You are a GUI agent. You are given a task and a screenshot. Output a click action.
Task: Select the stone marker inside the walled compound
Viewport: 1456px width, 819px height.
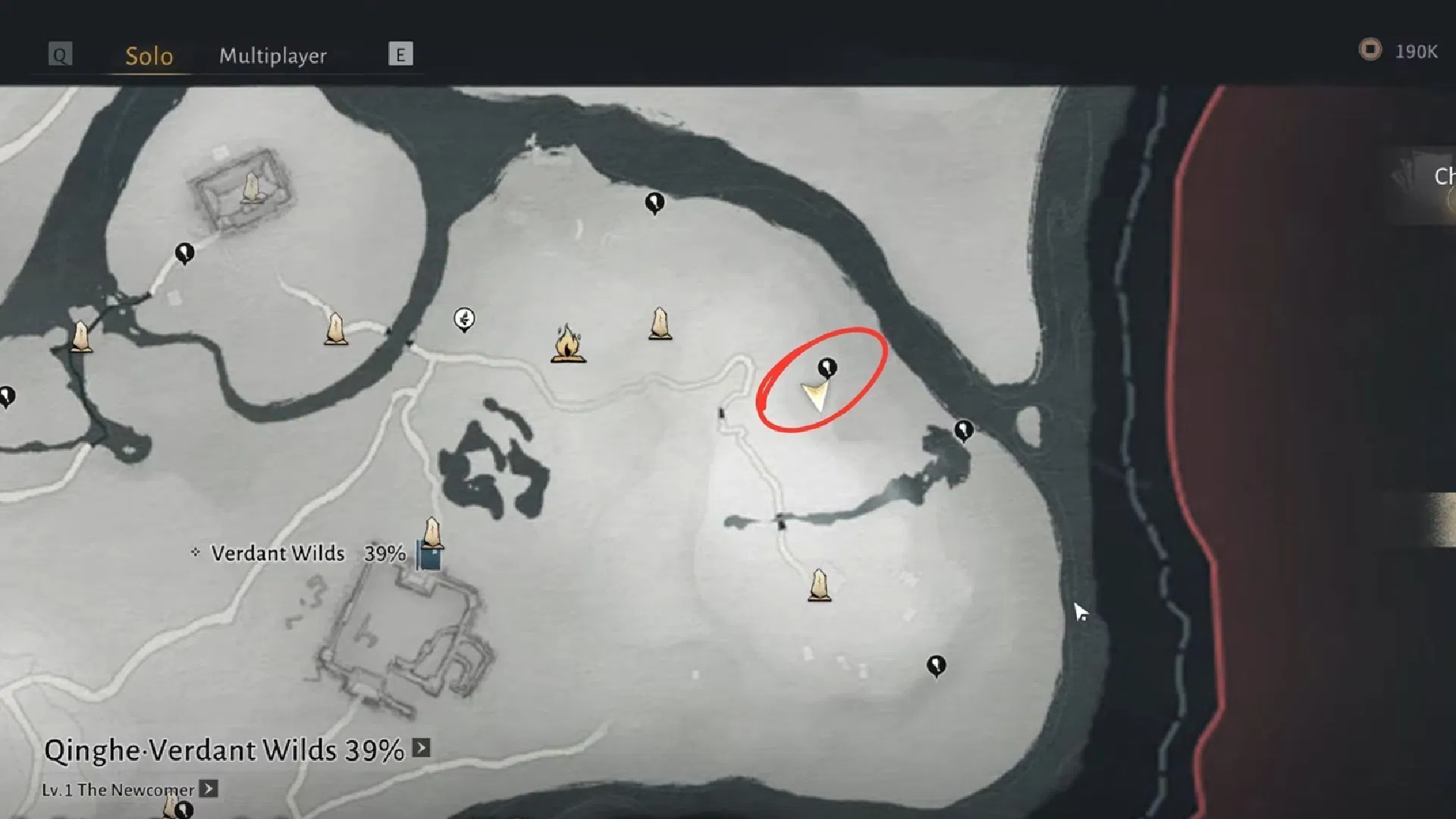(x=251, y=188)
